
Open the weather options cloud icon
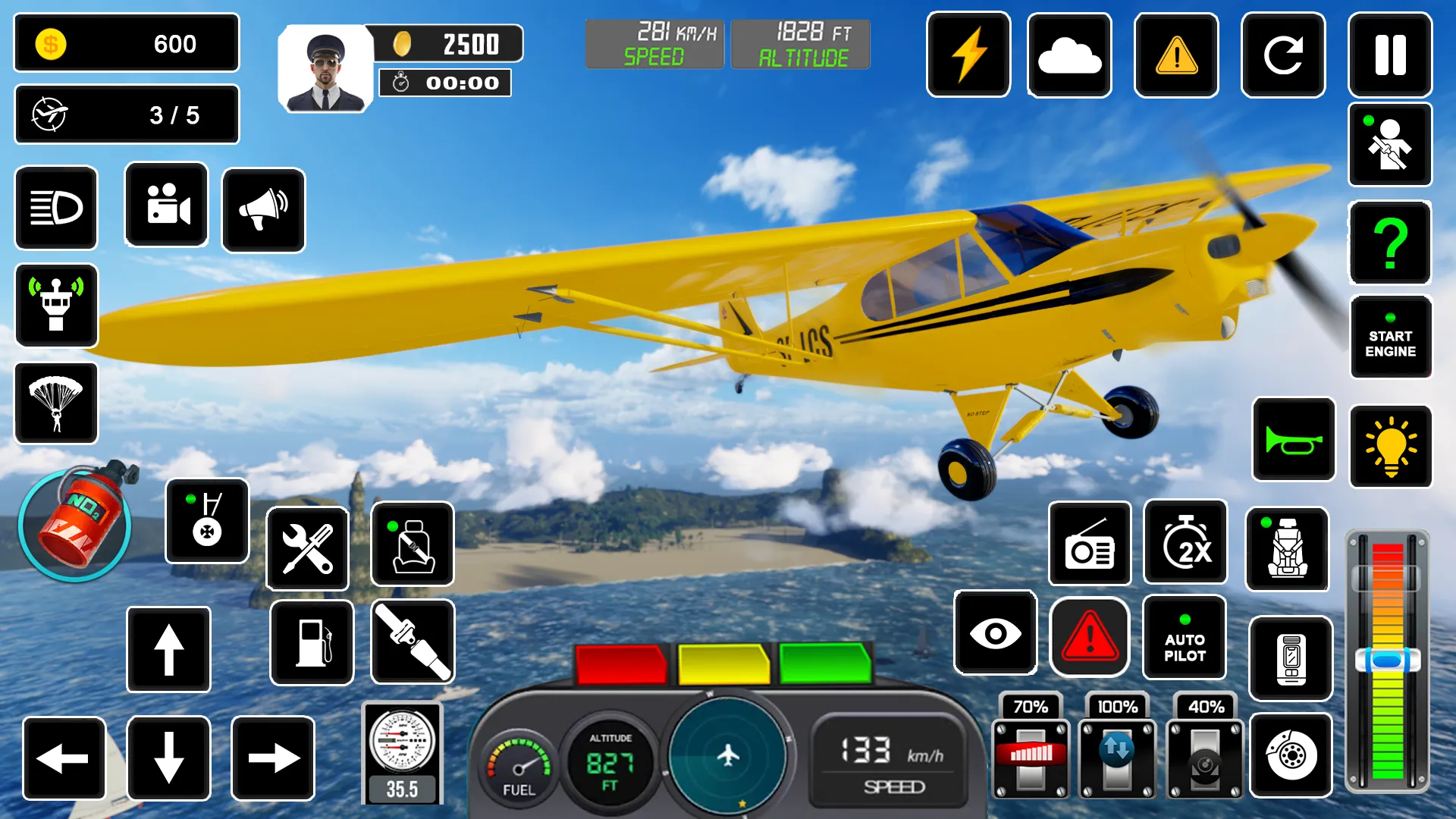pyautogui.click(x=1069, y=56)
